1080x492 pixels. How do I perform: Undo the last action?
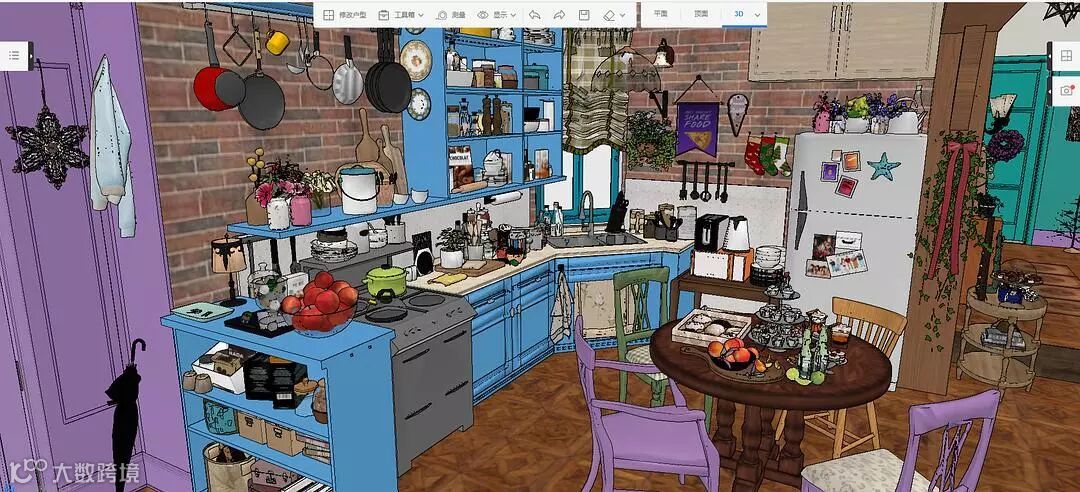pos(535,15)
